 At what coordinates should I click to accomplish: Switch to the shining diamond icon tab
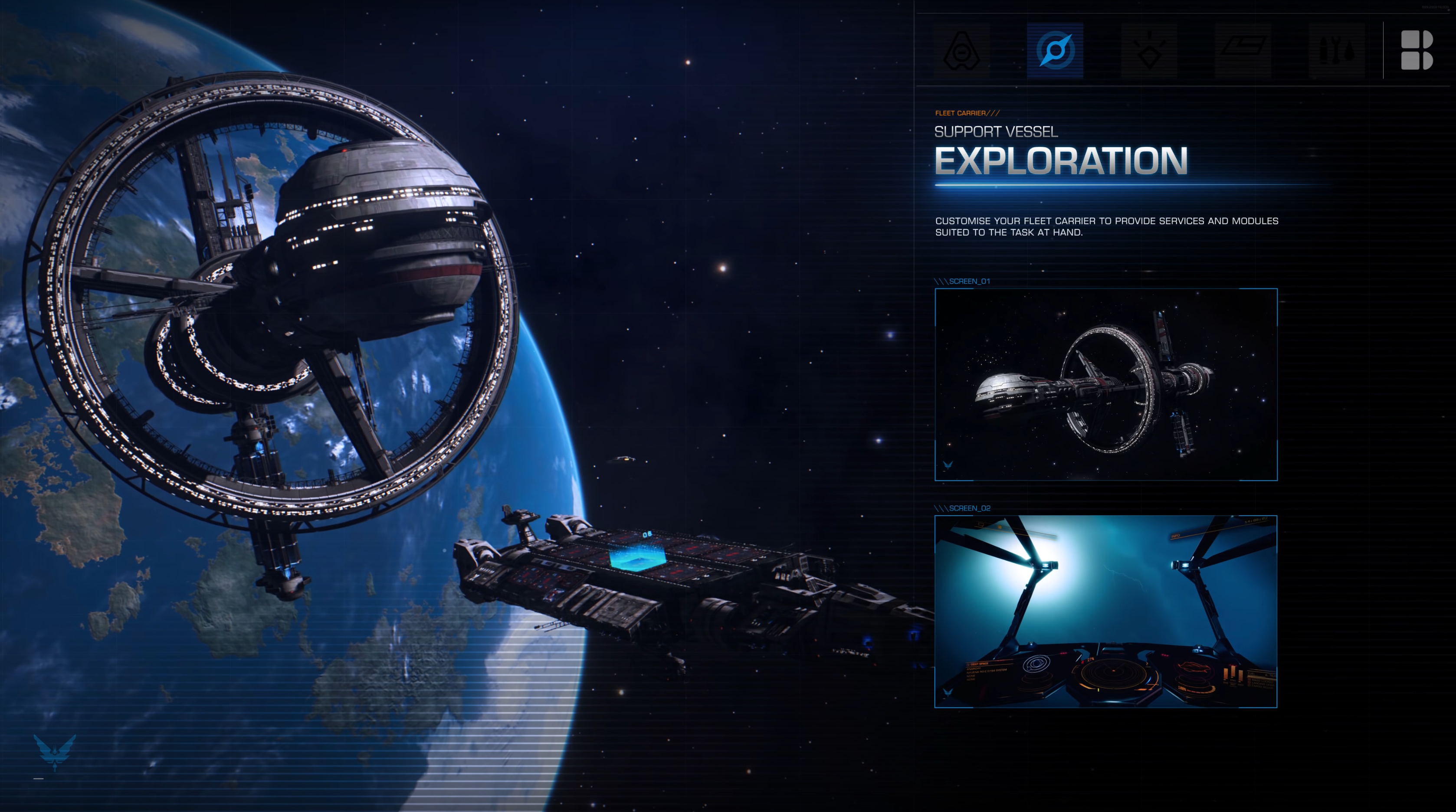(x=1148, y=51)
